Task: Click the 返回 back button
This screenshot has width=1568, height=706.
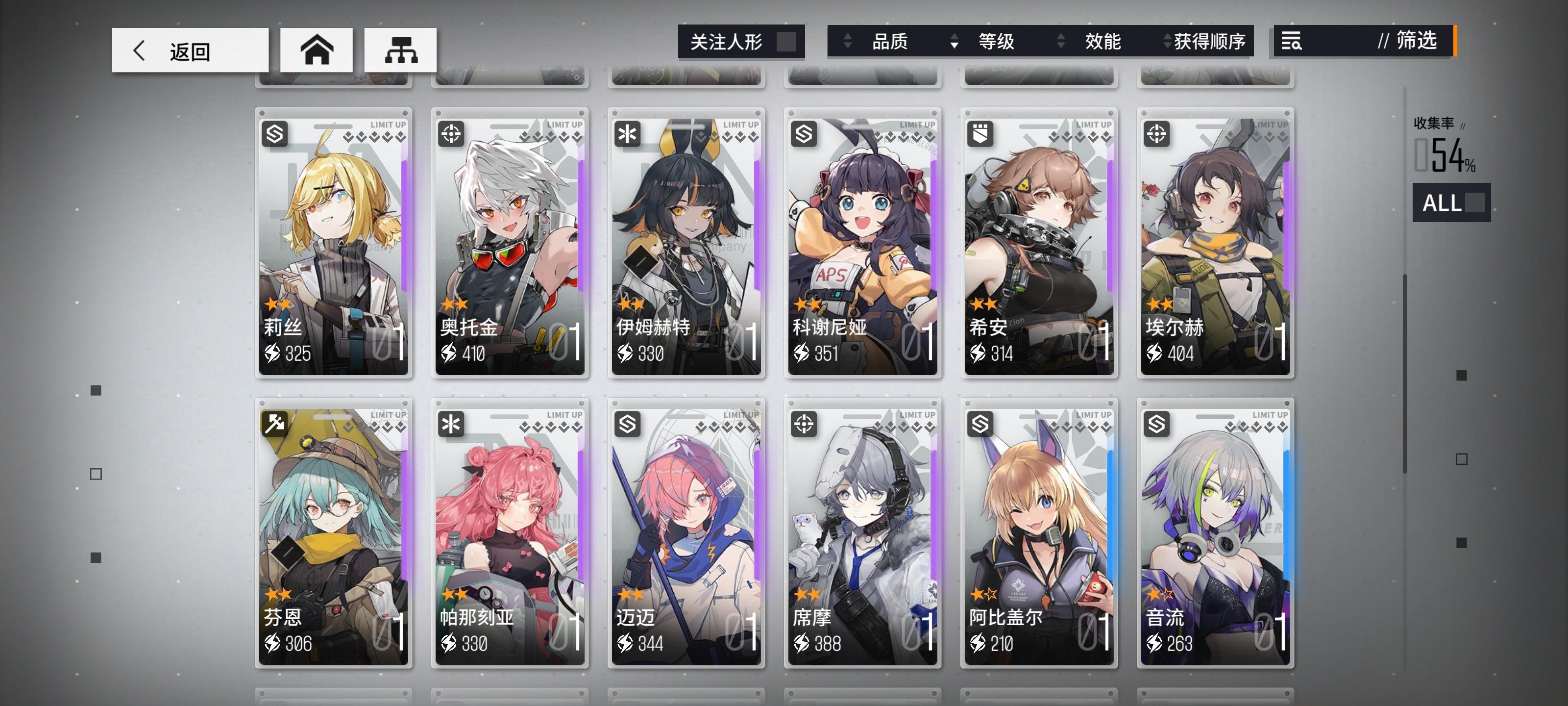Action: click(x=189, y=51)
